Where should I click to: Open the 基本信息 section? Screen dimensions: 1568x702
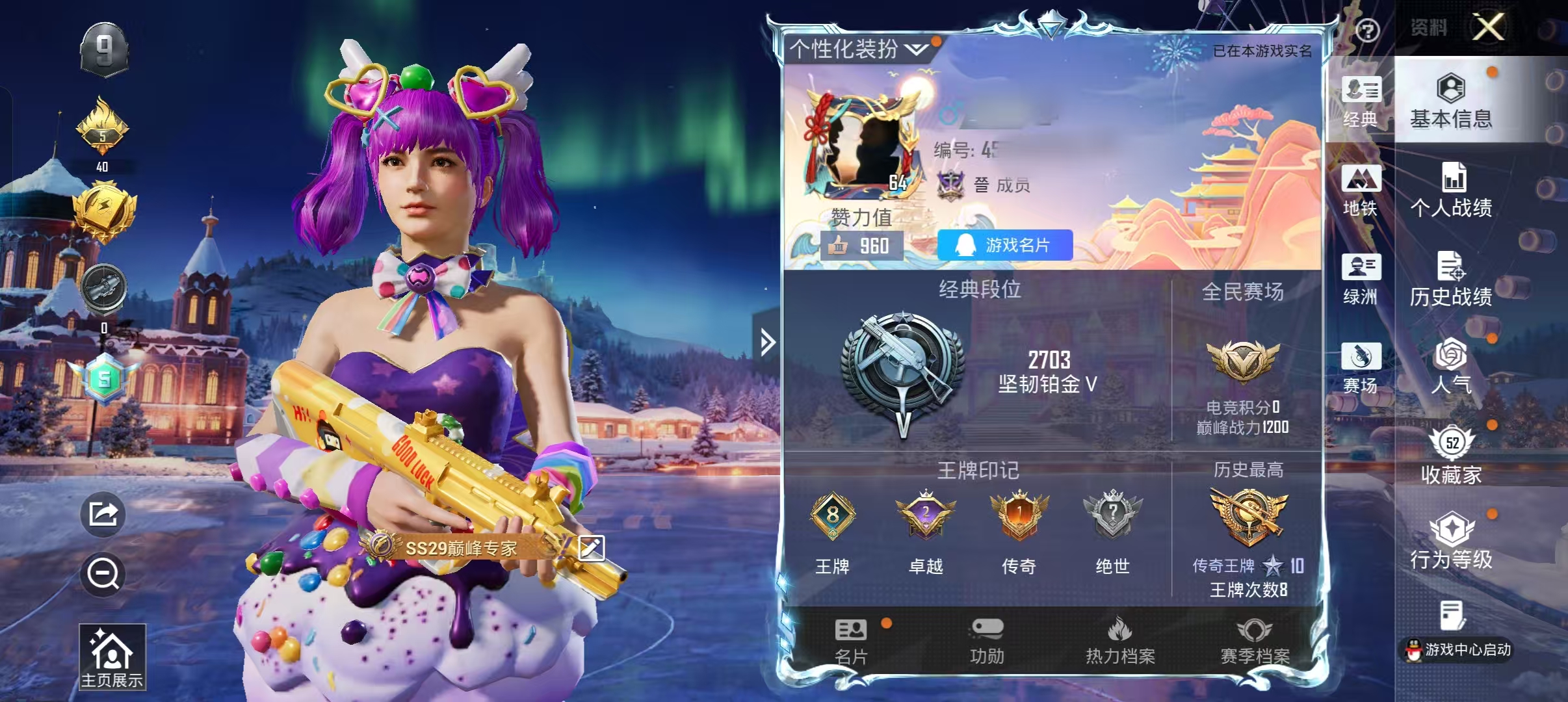(x=1451, y=101)
